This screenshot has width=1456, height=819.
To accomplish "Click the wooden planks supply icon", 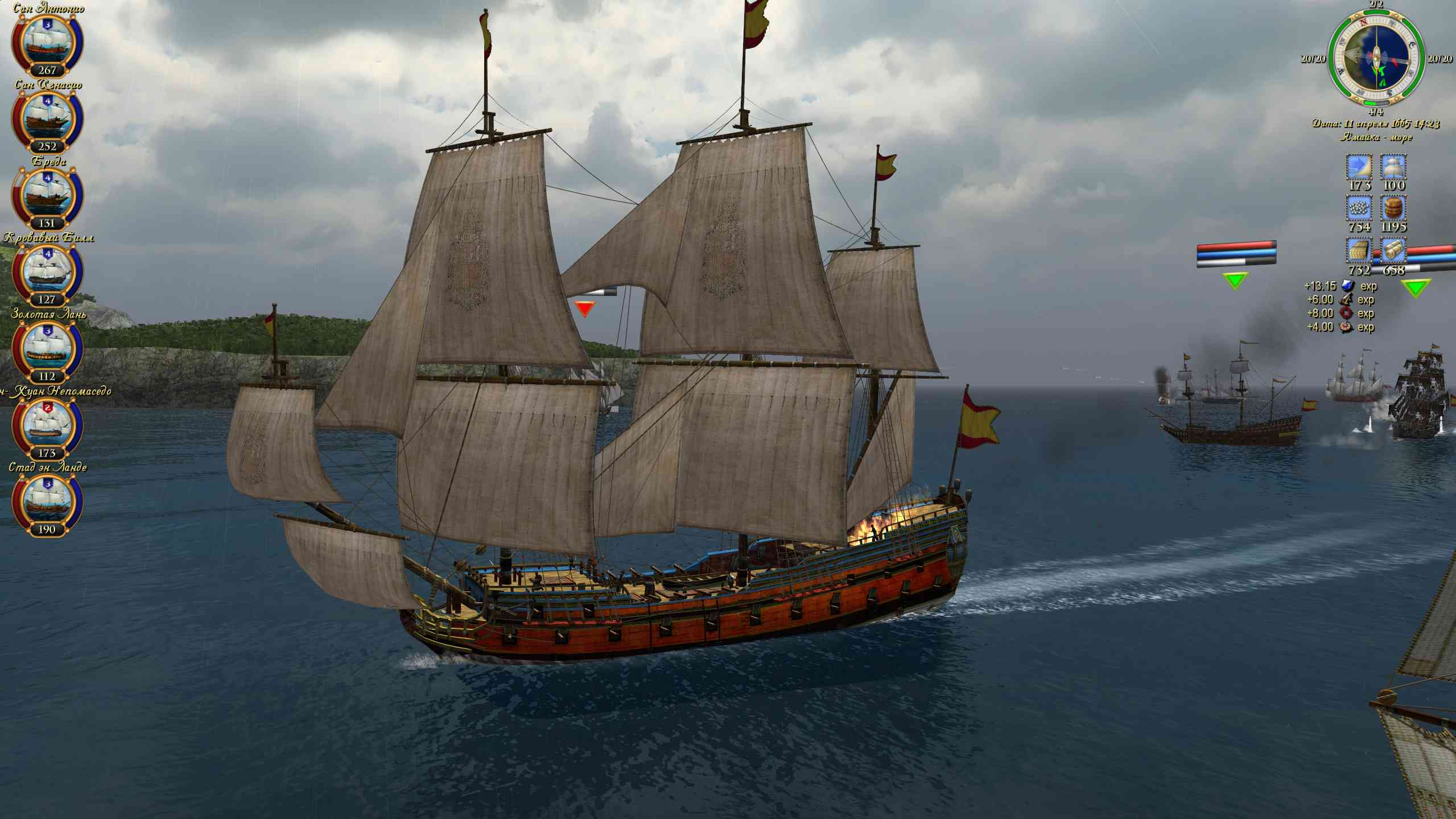I will click(x=1359, y=251).
